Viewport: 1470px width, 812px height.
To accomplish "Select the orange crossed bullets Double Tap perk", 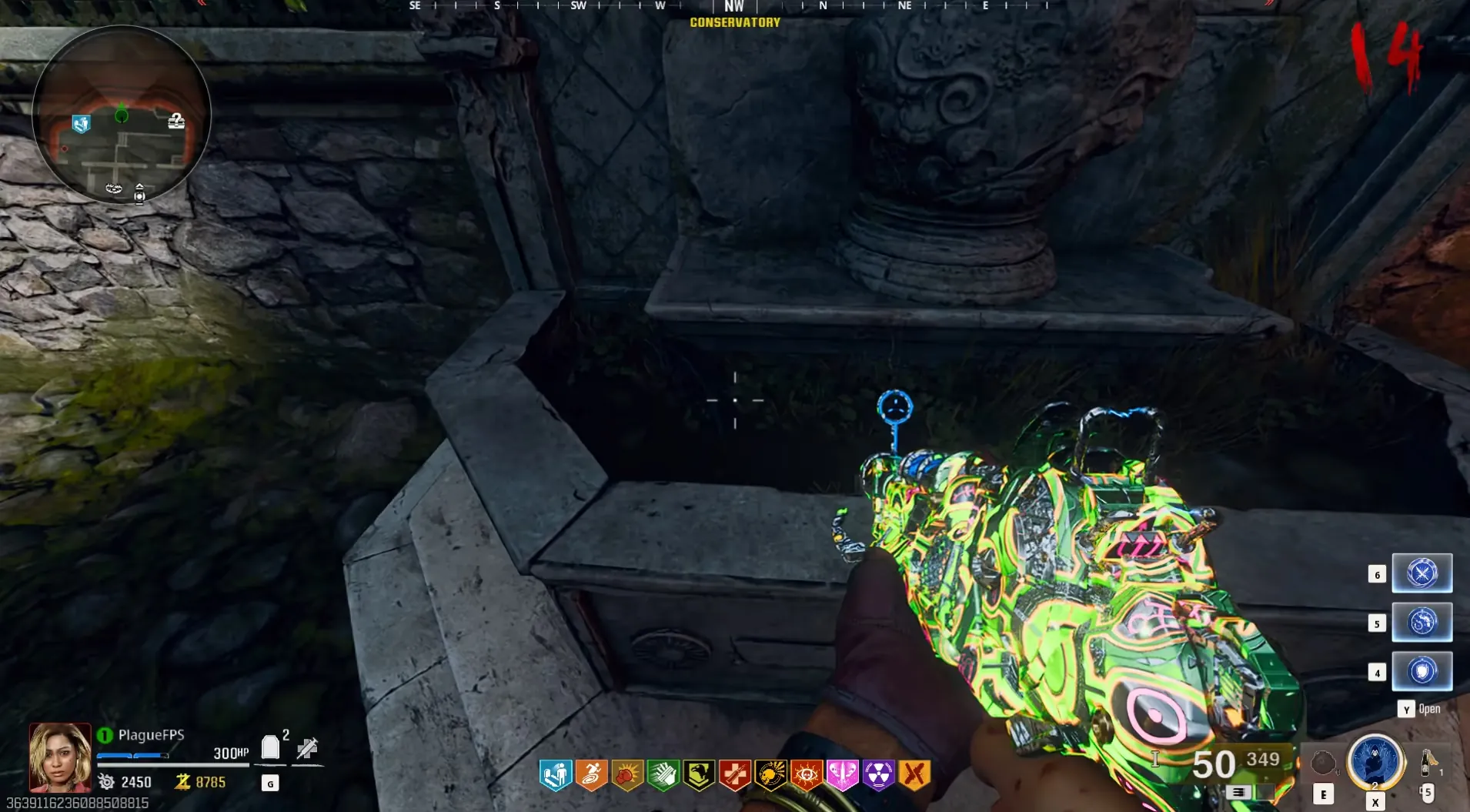I will point(914,775).
